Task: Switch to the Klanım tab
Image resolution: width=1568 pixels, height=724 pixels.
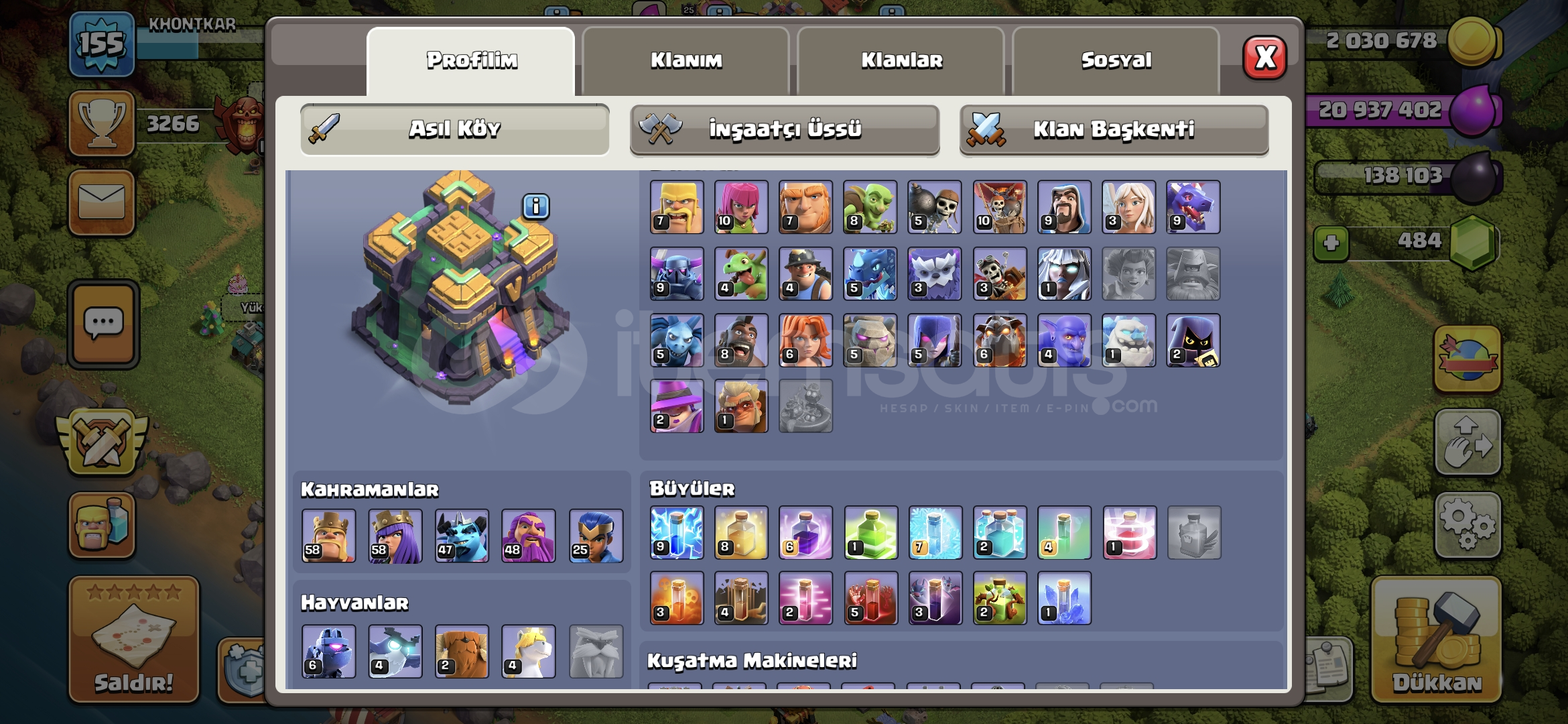Action: pos(686,60)
